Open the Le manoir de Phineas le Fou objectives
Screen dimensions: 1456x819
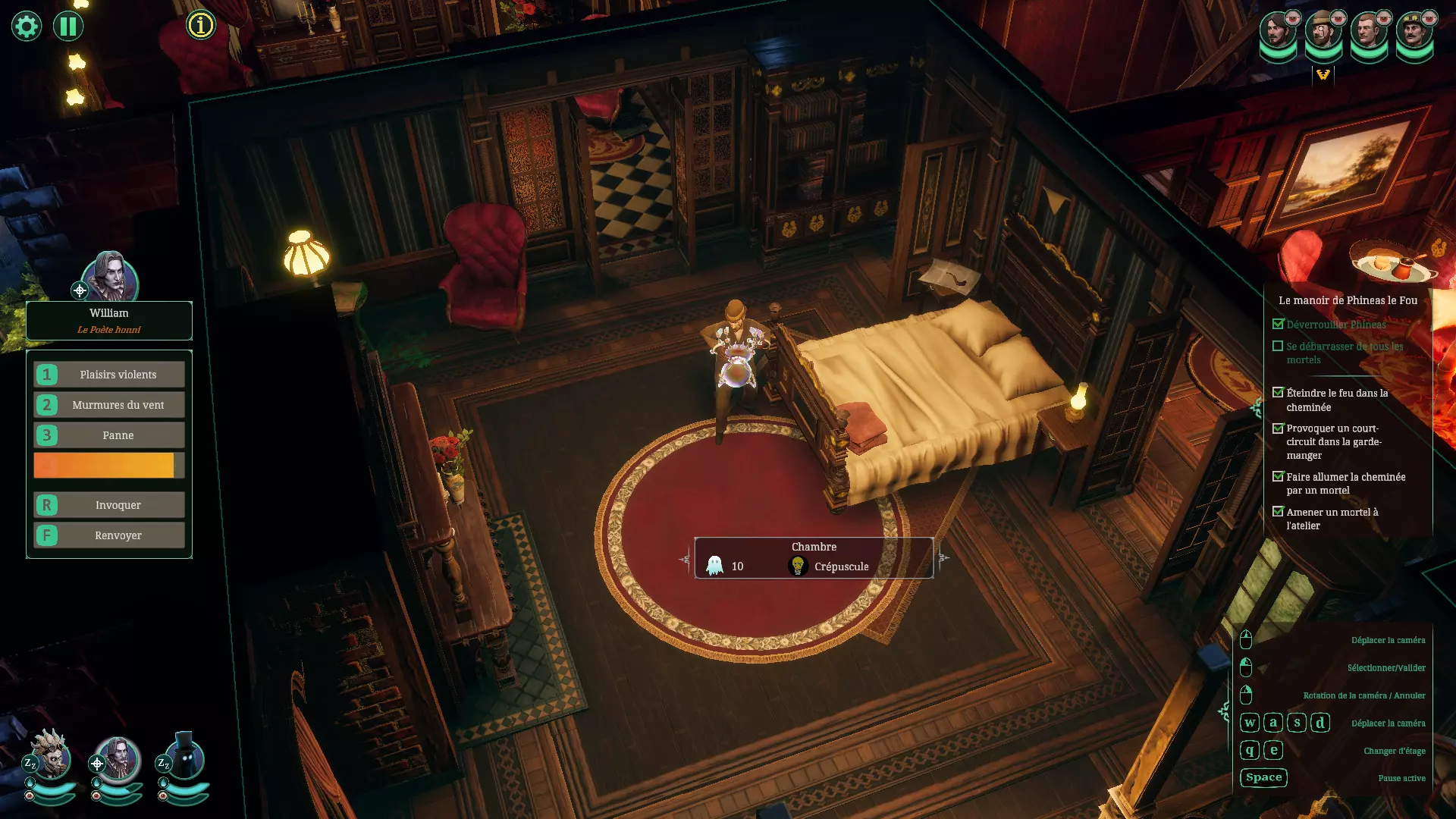[1348, 300]
